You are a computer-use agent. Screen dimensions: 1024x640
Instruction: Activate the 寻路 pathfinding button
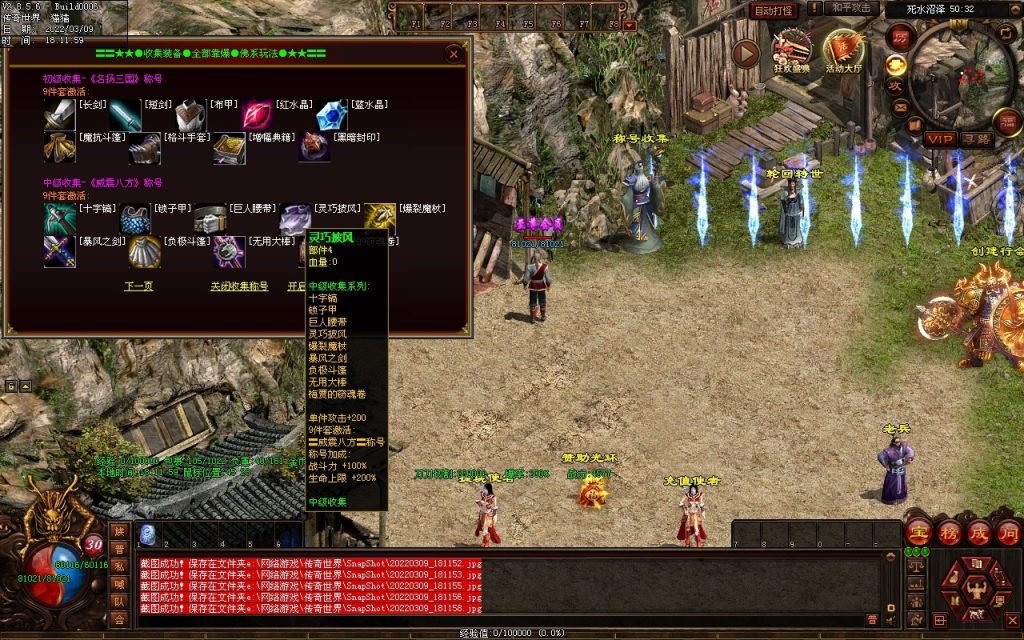[x=977, y=138]
